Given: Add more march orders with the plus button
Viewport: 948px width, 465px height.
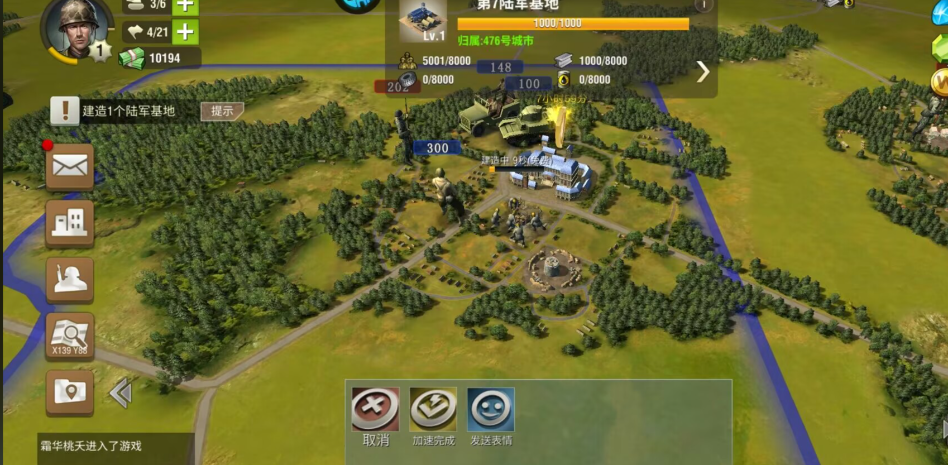Looking at the screenshot, I should [x=186, y=32].
